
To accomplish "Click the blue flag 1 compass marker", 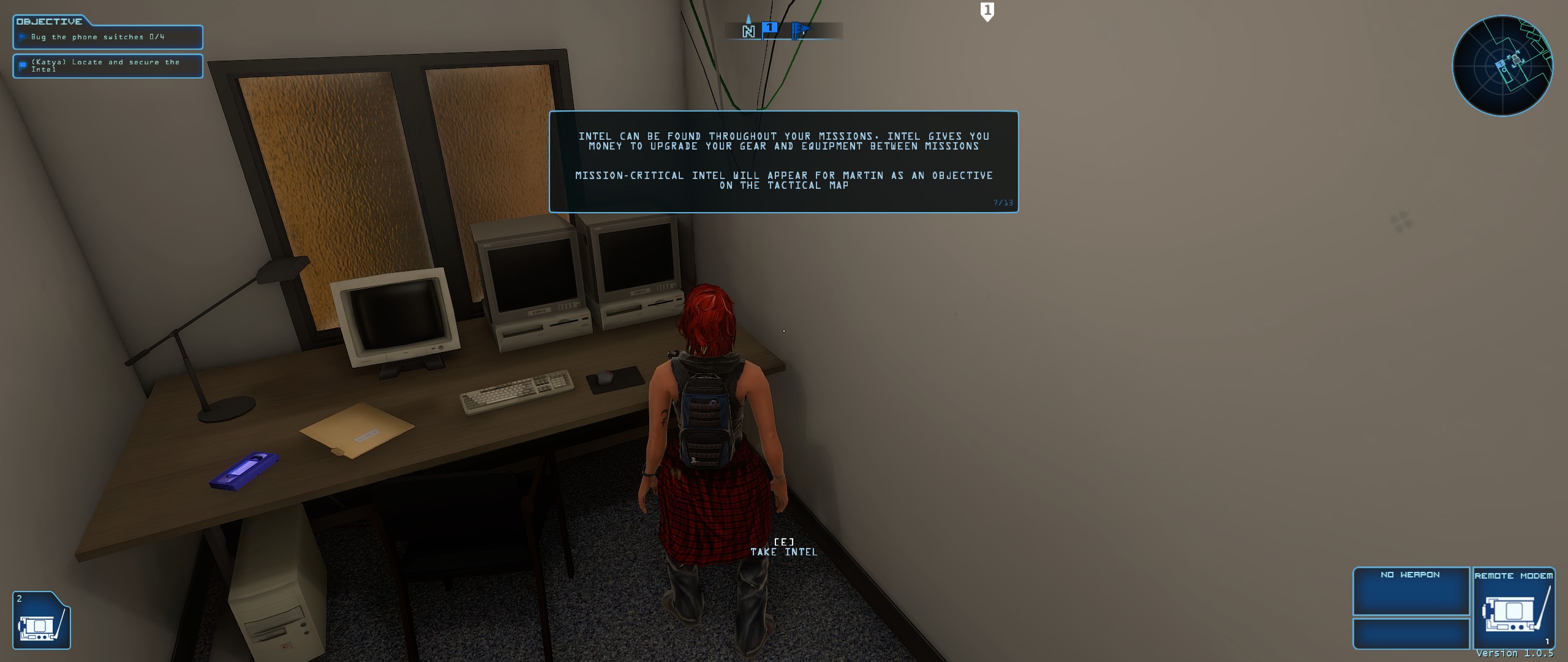I will pyautogui.click(x=770, y=29).
